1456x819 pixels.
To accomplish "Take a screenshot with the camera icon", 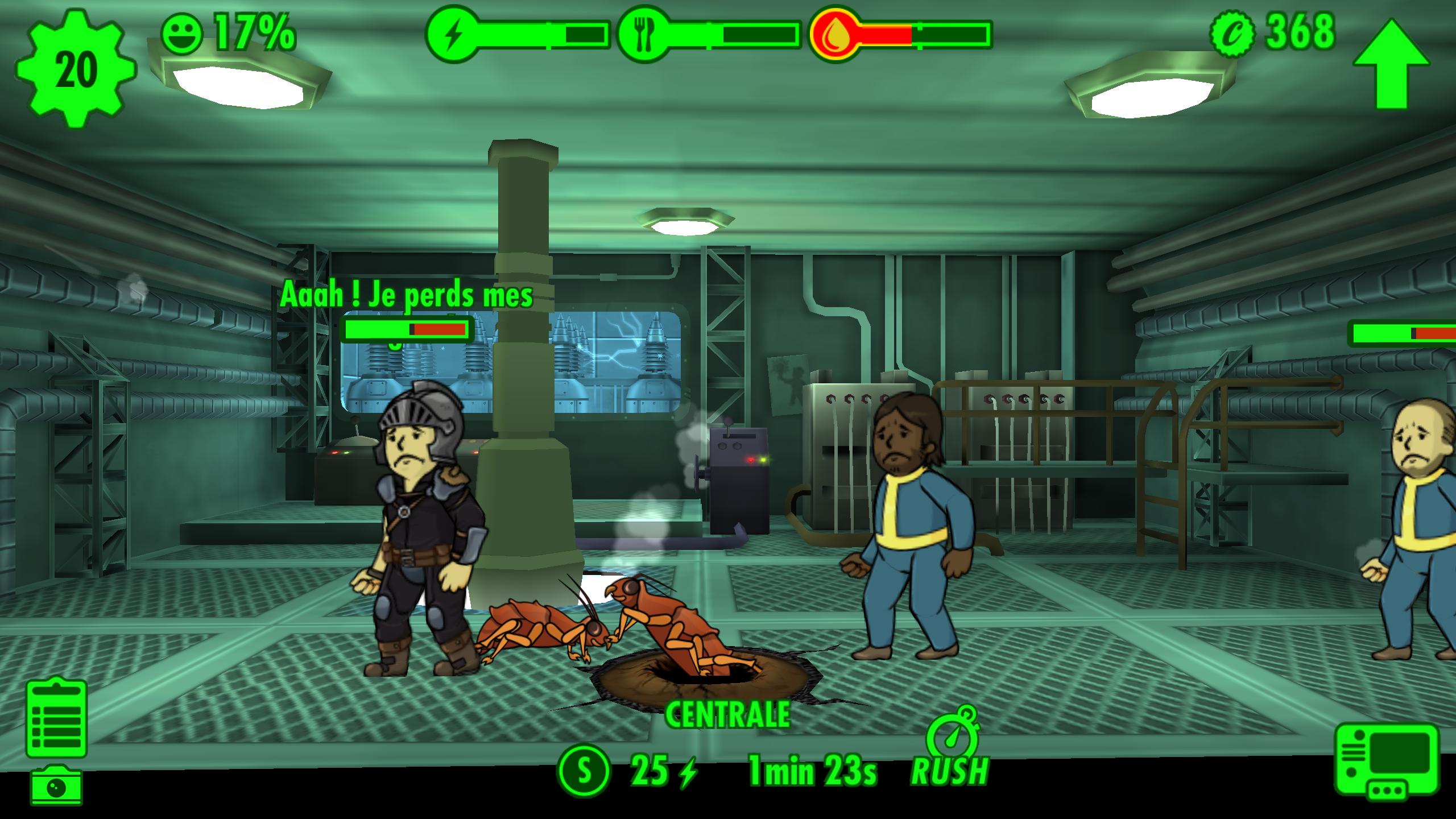I will click(56, 786).
